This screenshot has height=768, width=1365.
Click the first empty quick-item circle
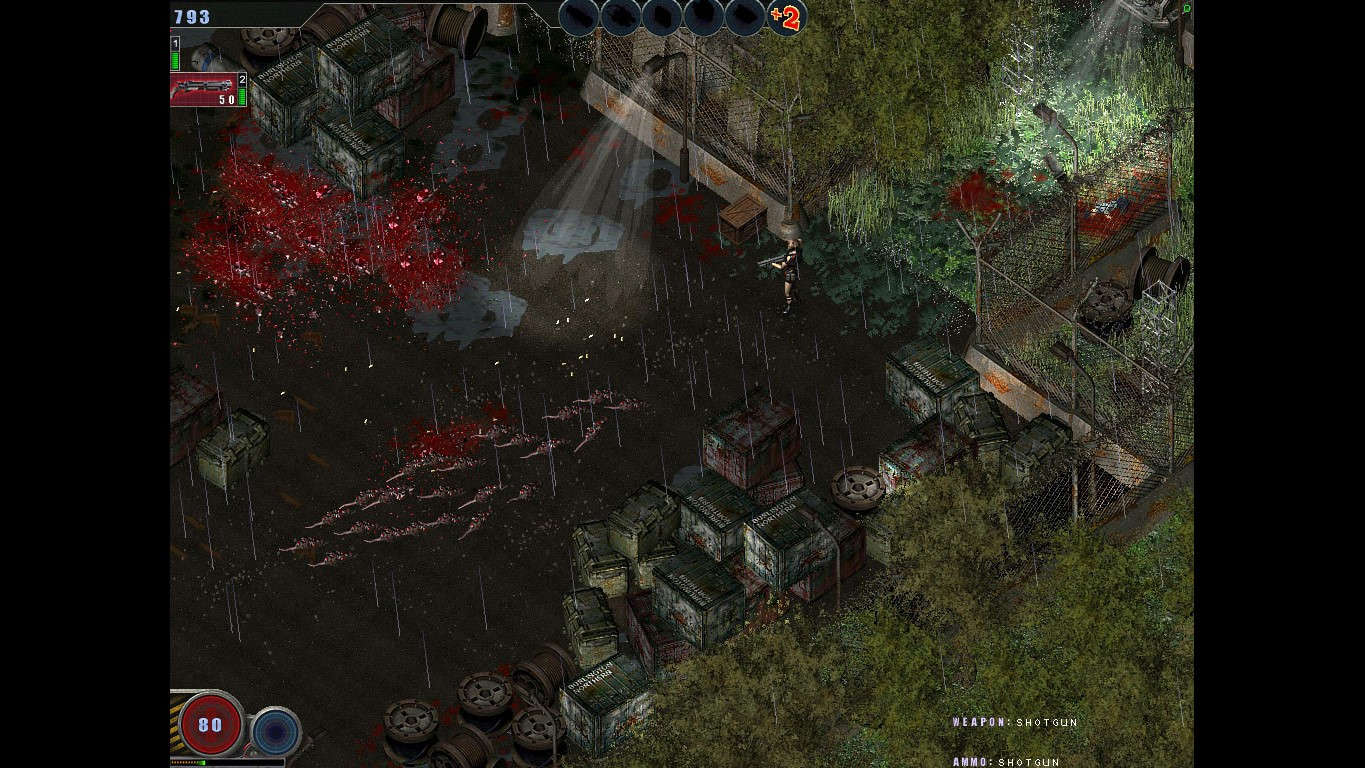(580, 17)
